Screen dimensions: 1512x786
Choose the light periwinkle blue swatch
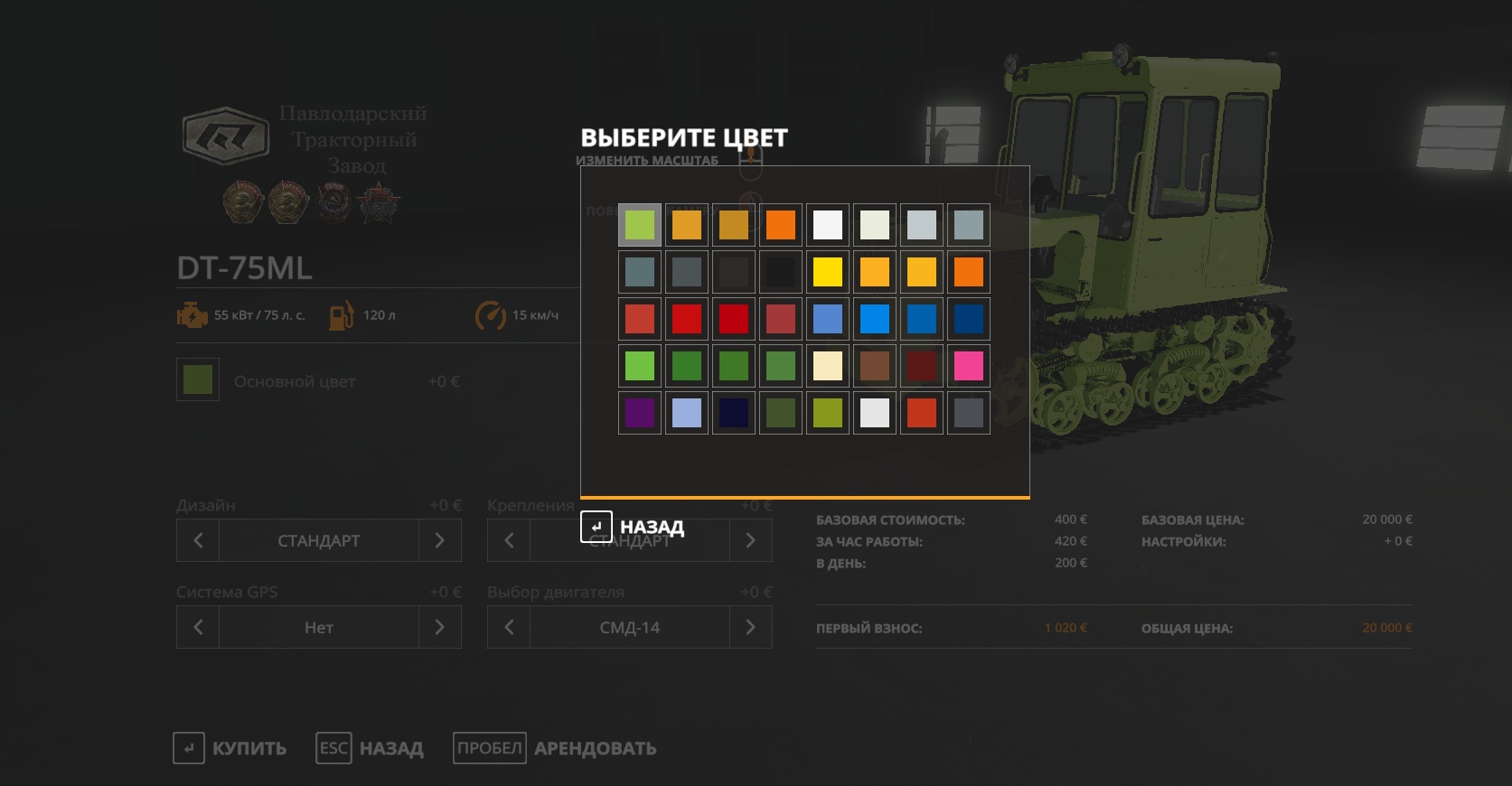(687, 413)
